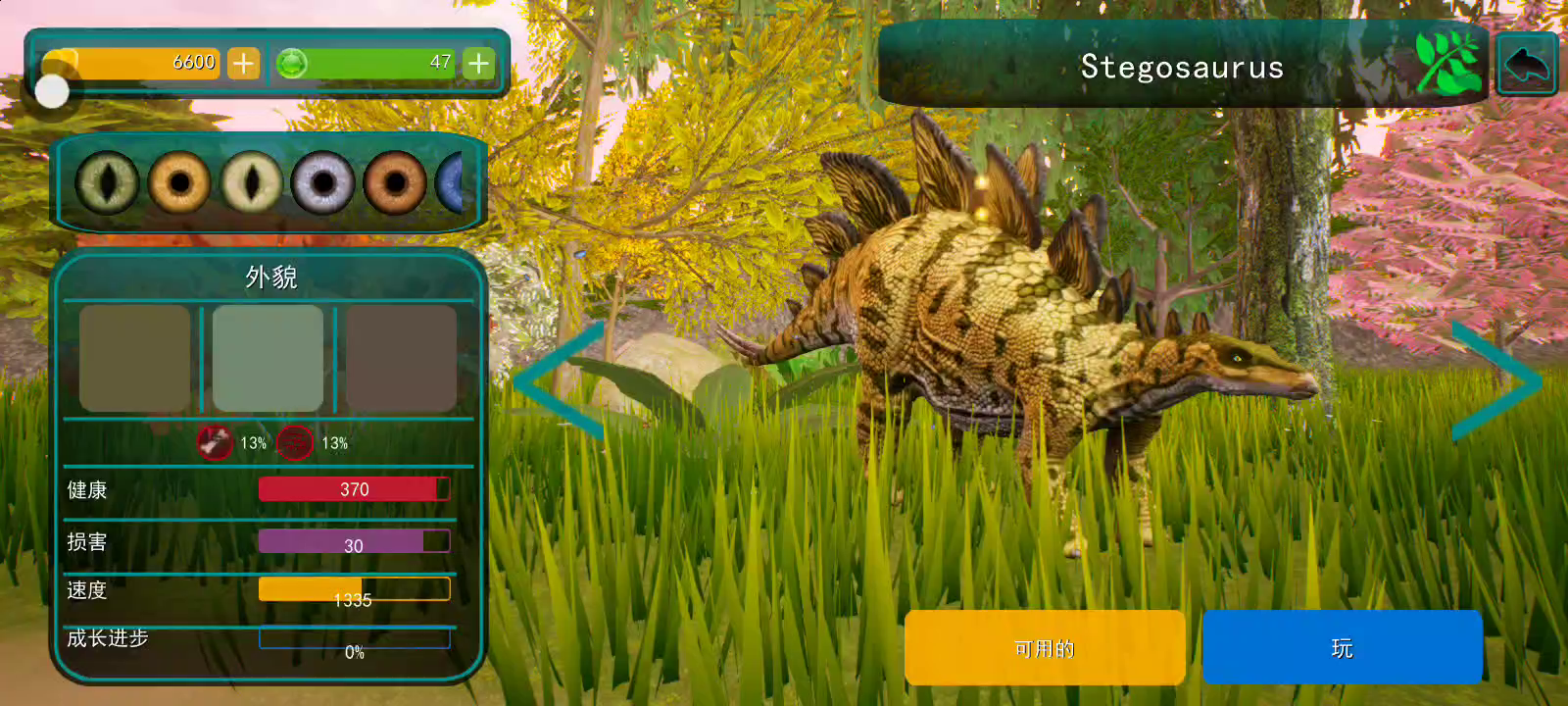Show the previous dinosaur with left arrow
This screenshot has height=706, width=1568.
pyautogui.click(x=559, y=380)
